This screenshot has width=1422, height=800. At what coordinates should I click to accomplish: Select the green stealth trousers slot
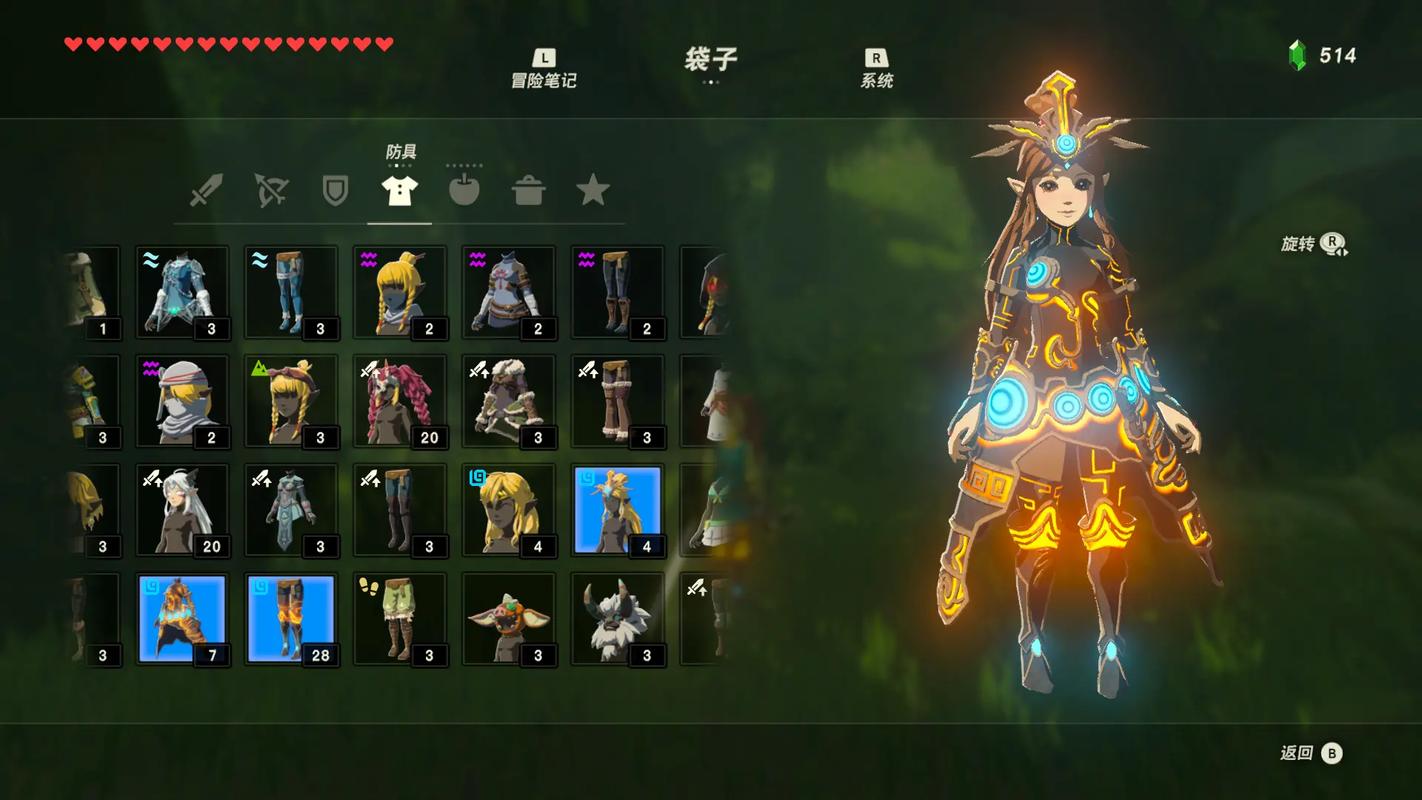tap(400, 619)
